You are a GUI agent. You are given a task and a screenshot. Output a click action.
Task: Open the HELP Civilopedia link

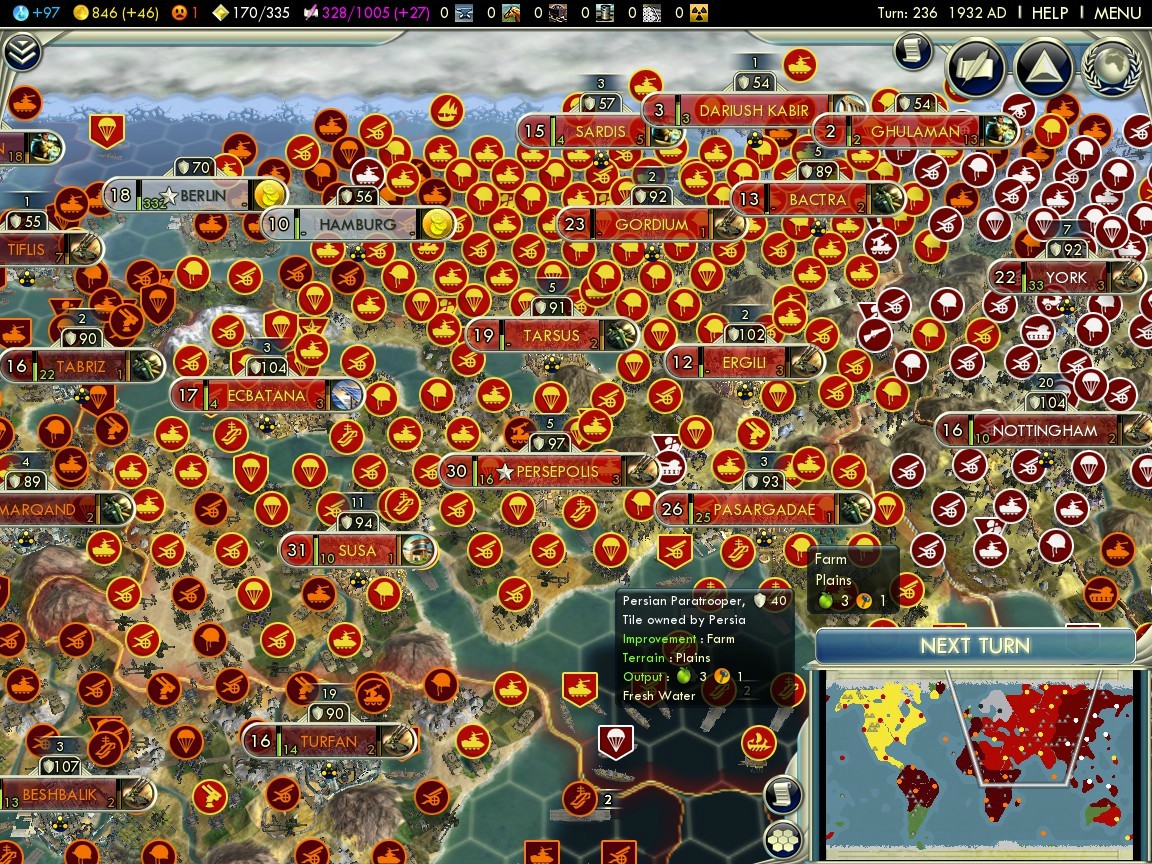[x=1049, y=13]
